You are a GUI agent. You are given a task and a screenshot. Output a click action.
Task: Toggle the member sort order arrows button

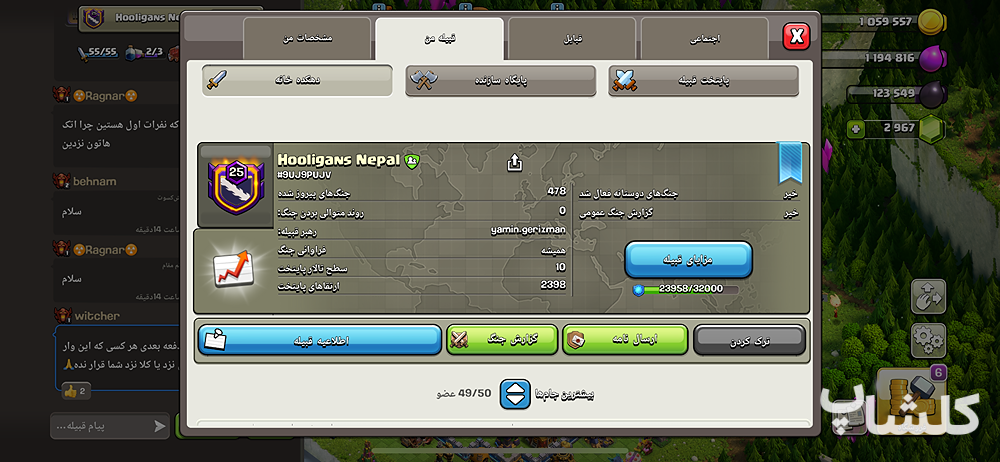(515, 394)
